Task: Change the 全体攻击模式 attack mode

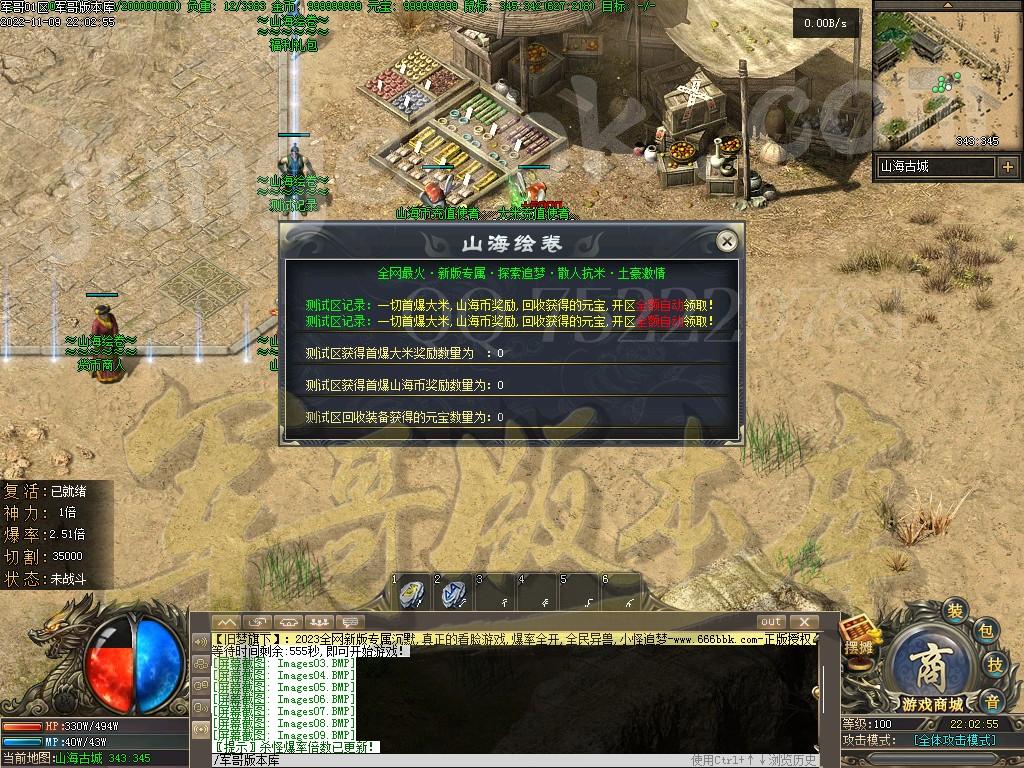Action: click(955, 740)
